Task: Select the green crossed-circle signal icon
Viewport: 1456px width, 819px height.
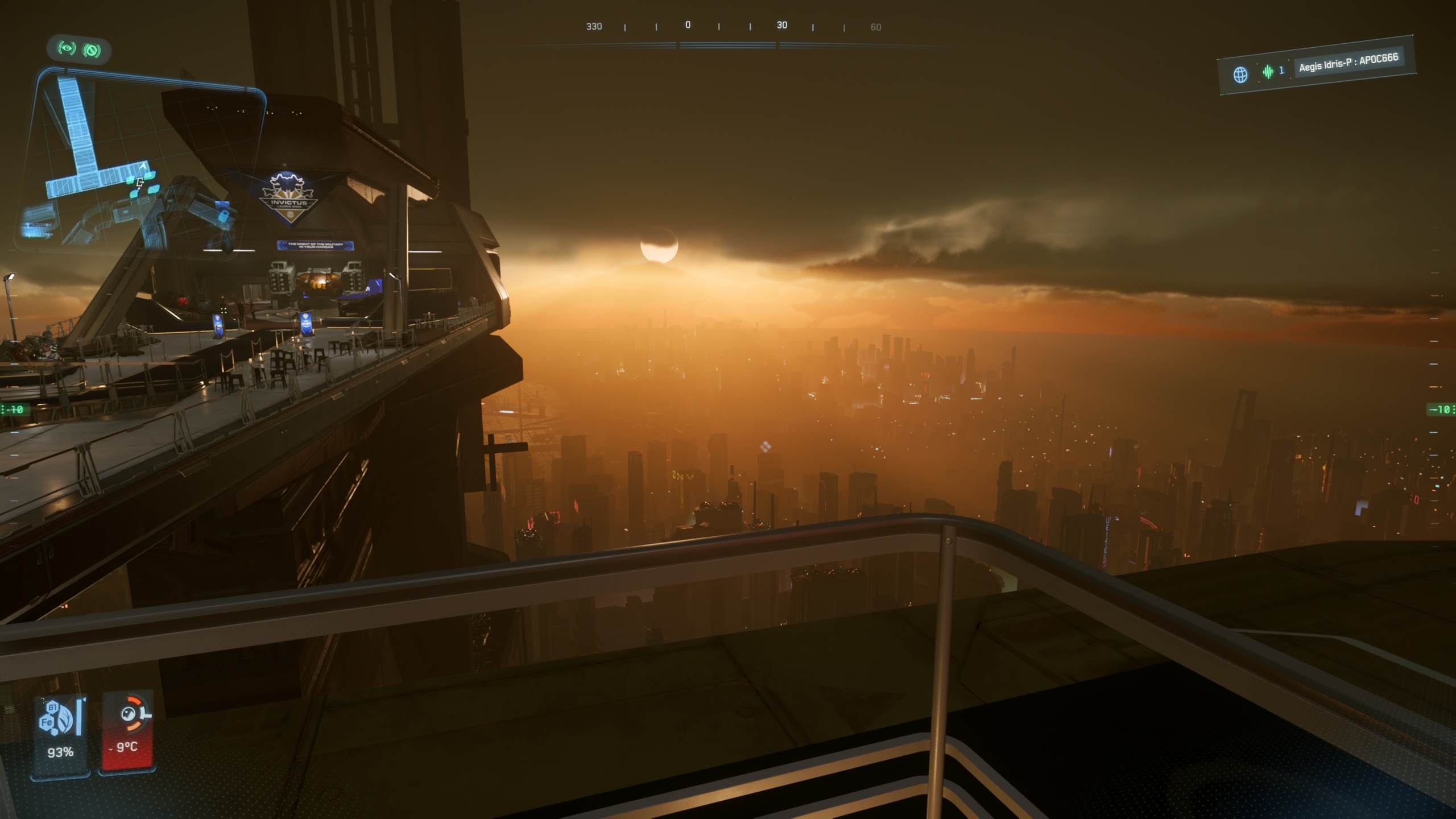Action: (92, 51)
